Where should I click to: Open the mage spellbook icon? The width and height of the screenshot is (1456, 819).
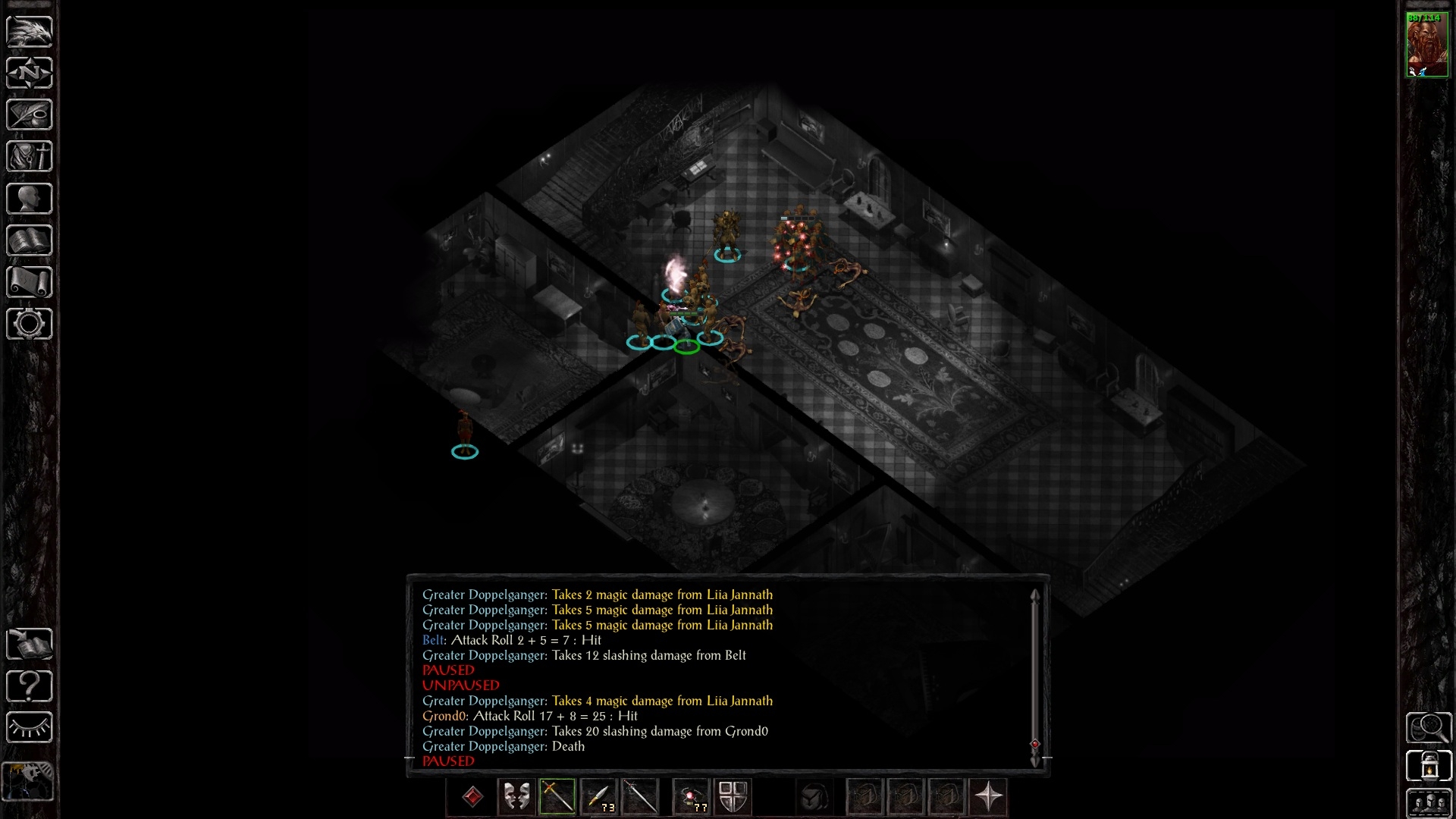click(x=30, y=240)
